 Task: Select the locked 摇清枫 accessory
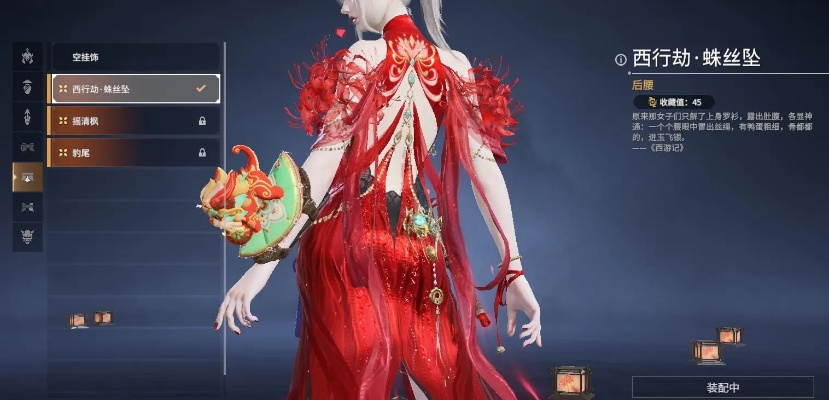click(133, 121)
